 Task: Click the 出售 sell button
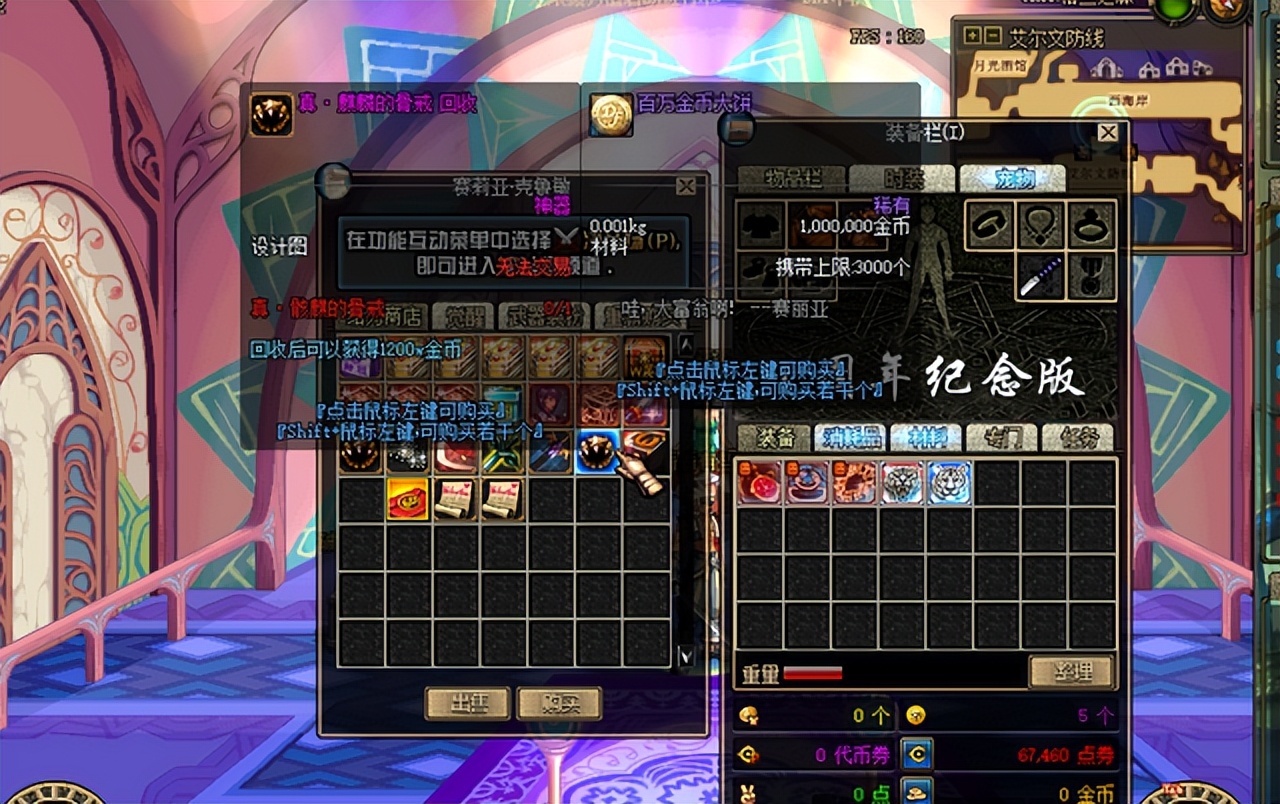point(467,705)
